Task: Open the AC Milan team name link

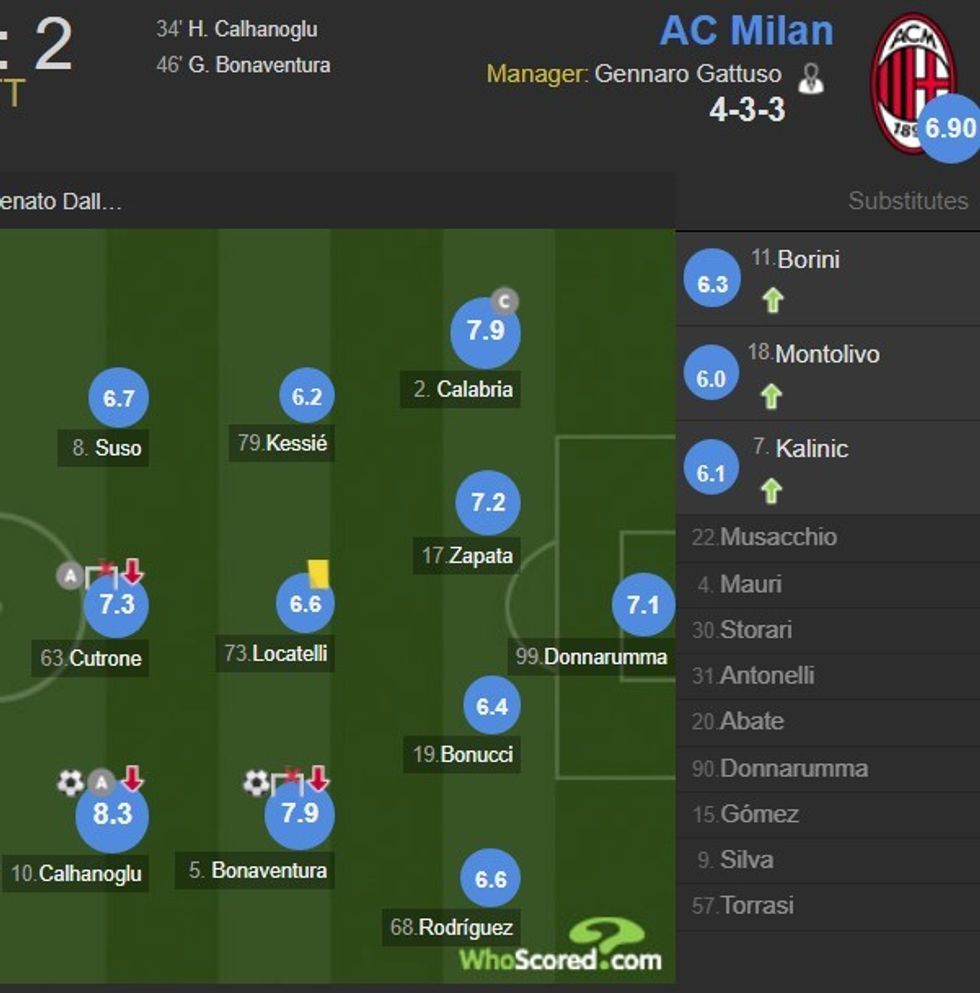Action: [x=746, y=30]
